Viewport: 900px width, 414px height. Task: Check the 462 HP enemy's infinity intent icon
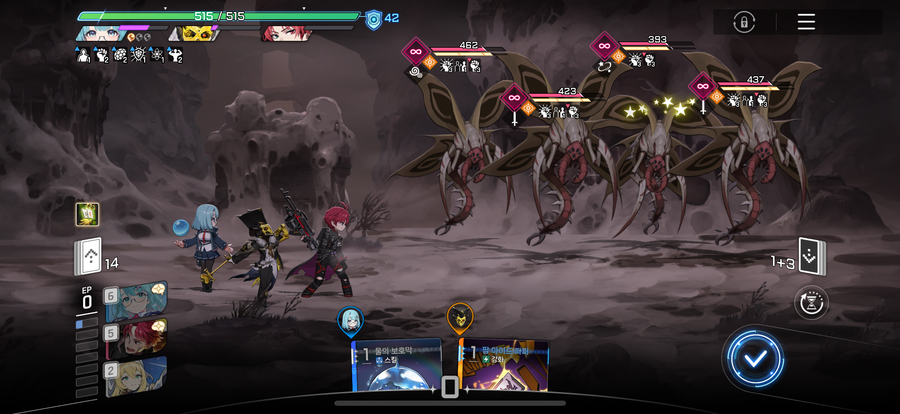pos(415,50)
